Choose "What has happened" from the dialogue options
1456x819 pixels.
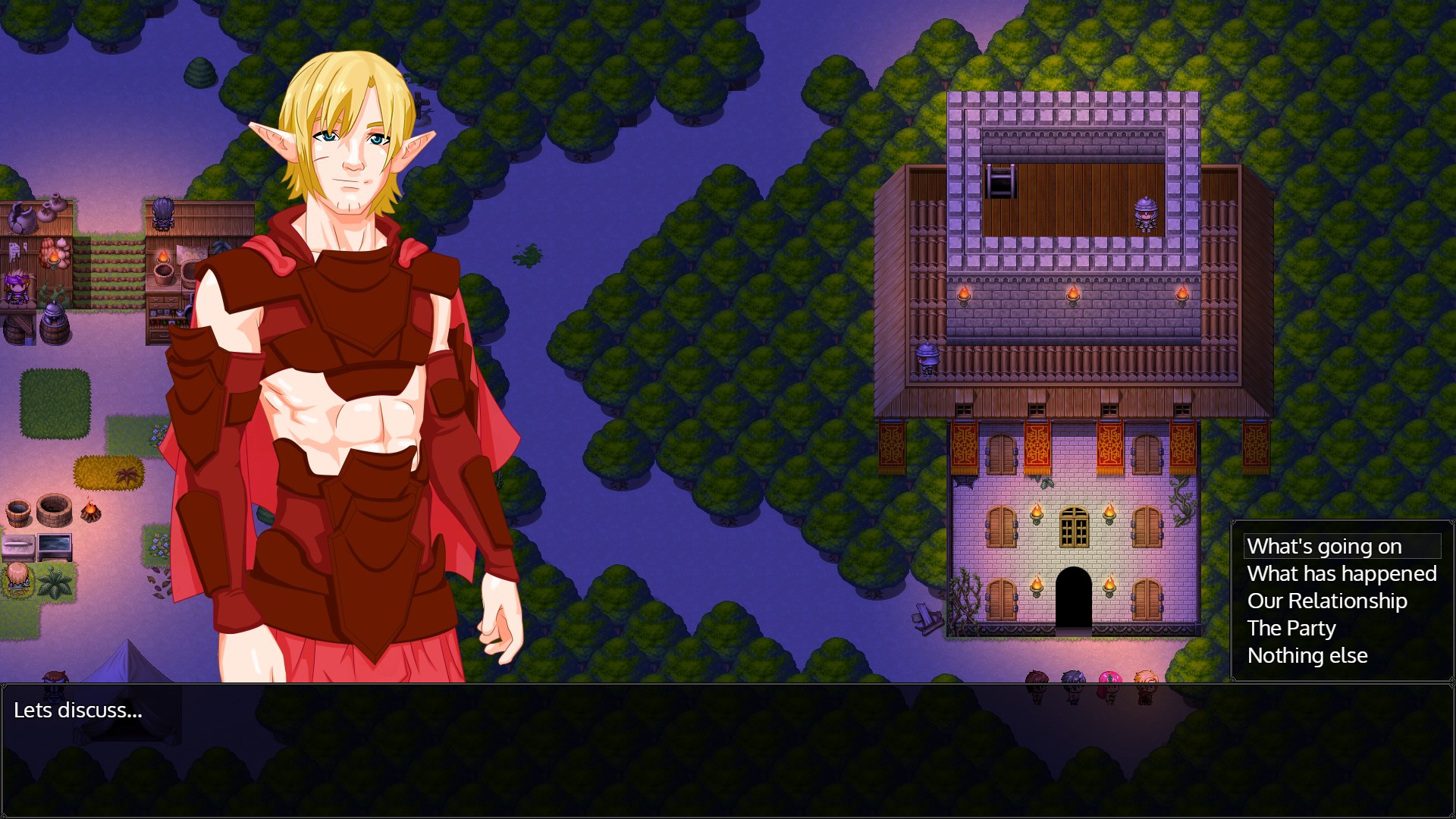1341,574
